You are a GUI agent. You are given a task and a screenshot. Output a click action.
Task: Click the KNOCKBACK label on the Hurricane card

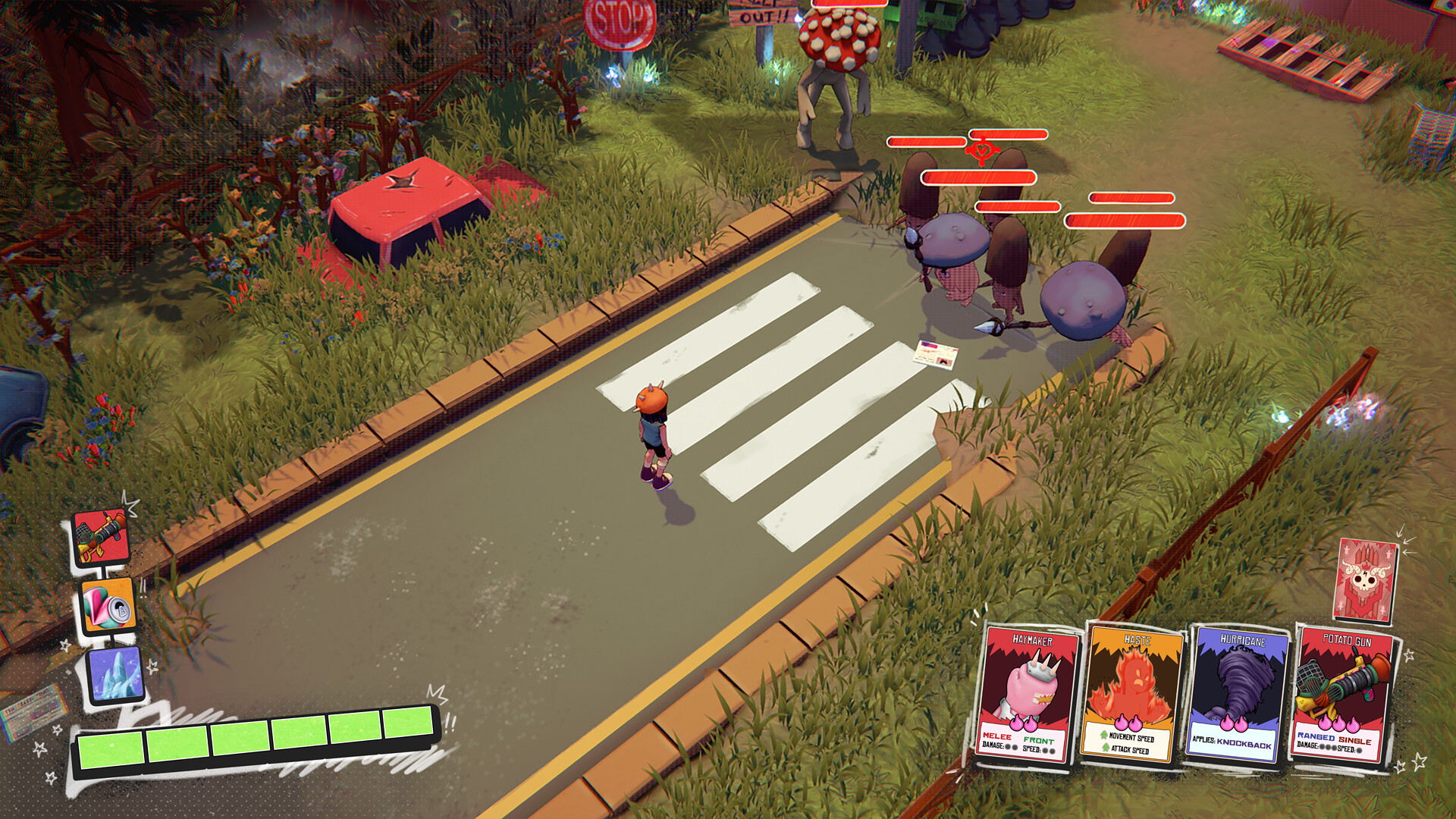coord(1244,744)
